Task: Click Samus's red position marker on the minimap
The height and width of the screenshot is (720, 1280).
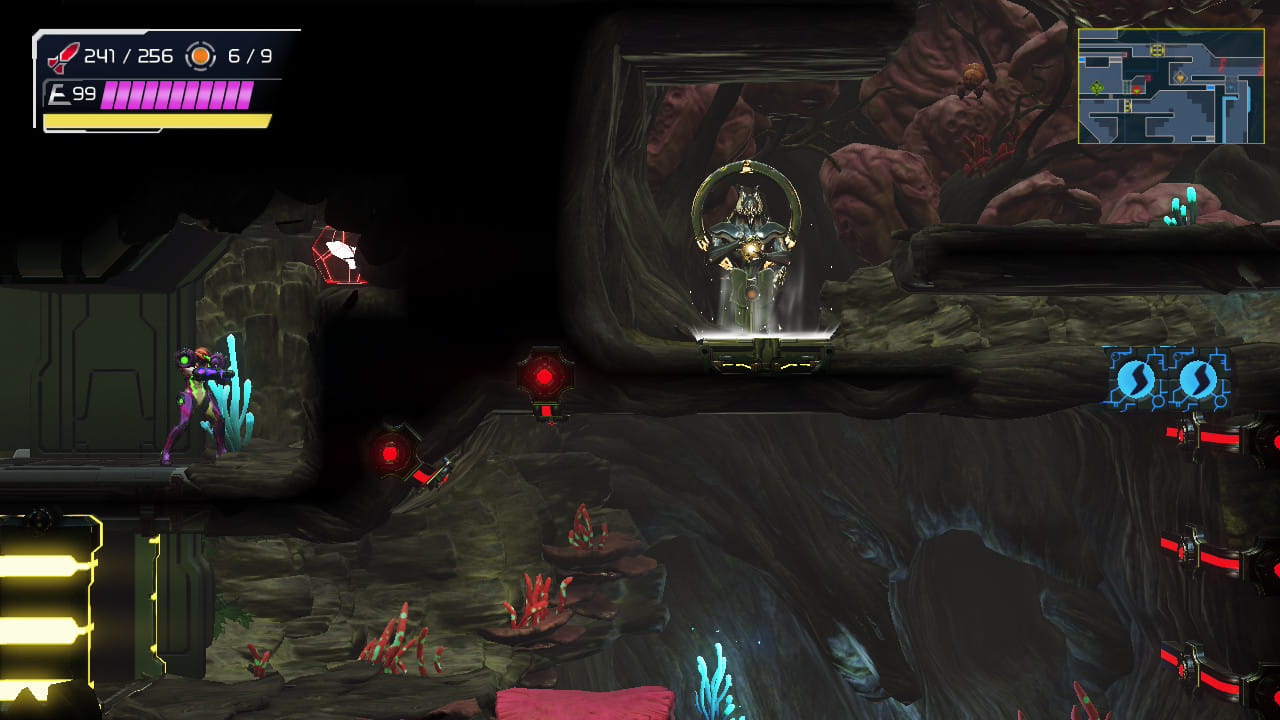Action: click(1137, 90)
